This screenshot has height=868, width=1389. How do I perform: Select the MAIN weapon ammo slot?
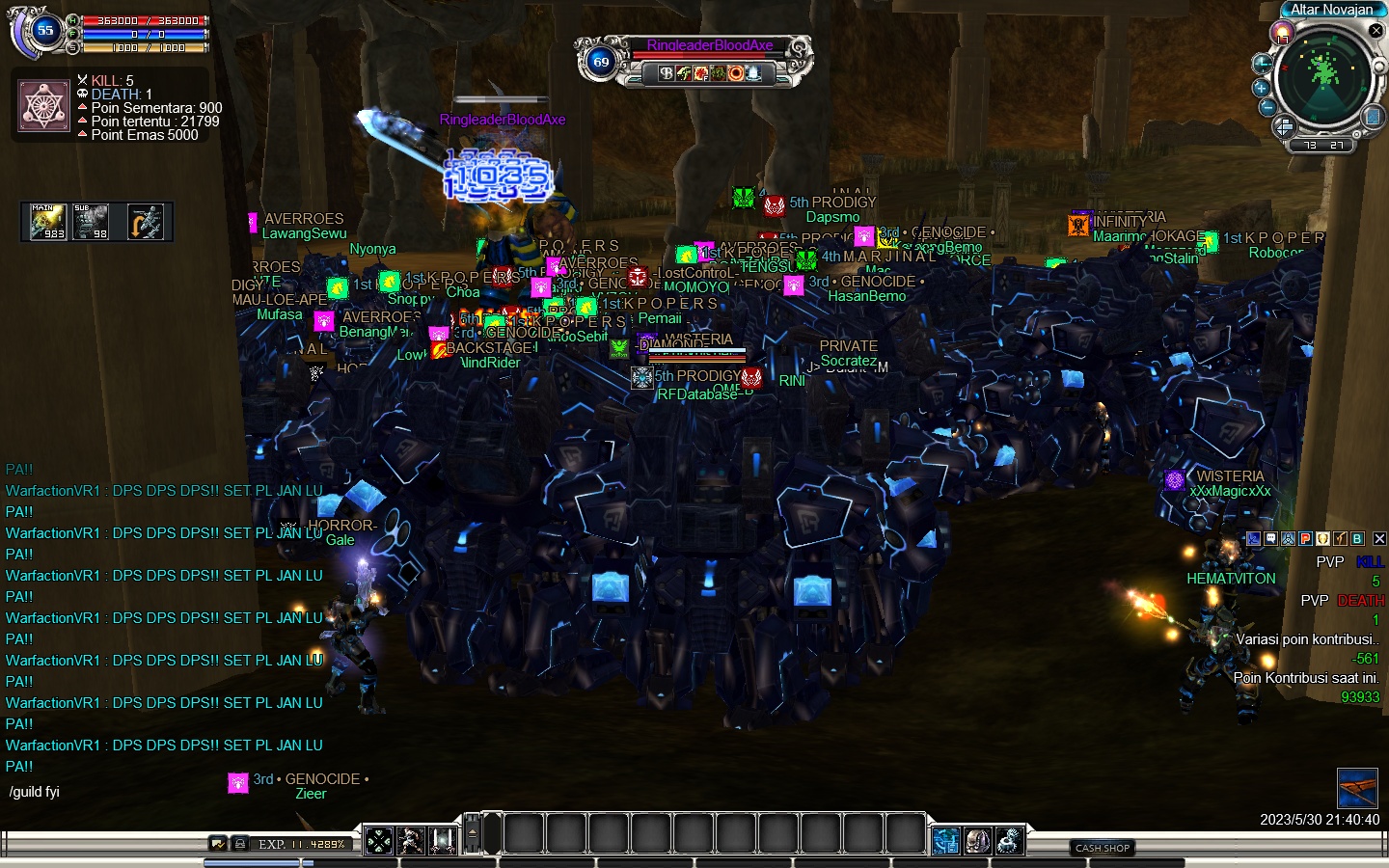pyautogui.click(x=47, y=222)
